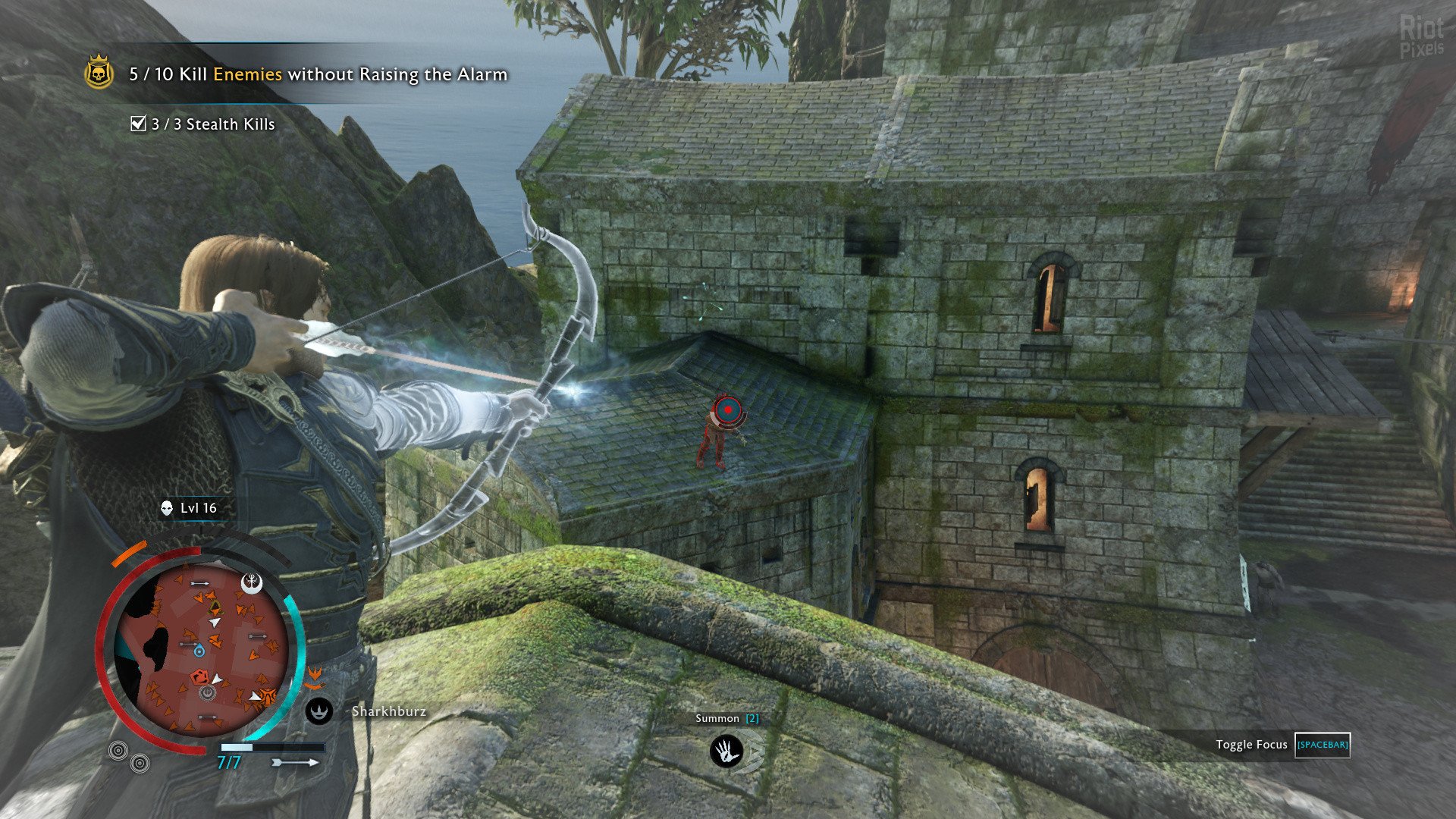Toggle the Stealth Kills objective checkbox
1456x819 pixels.
tap(138, 124)
